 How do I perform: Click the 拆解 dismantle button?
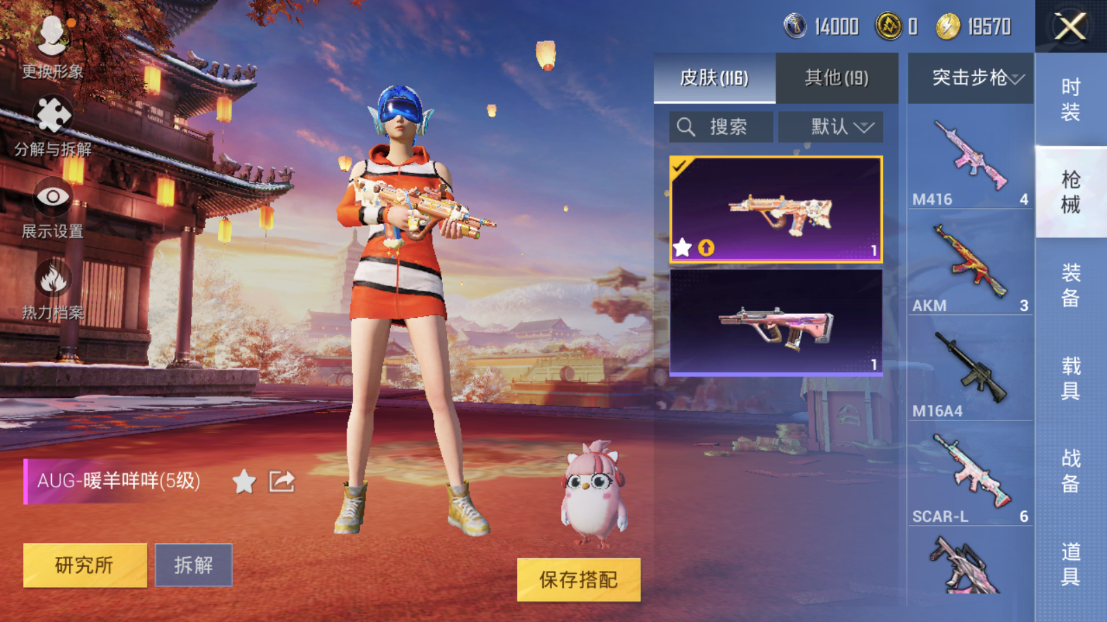tap(193, 565)
